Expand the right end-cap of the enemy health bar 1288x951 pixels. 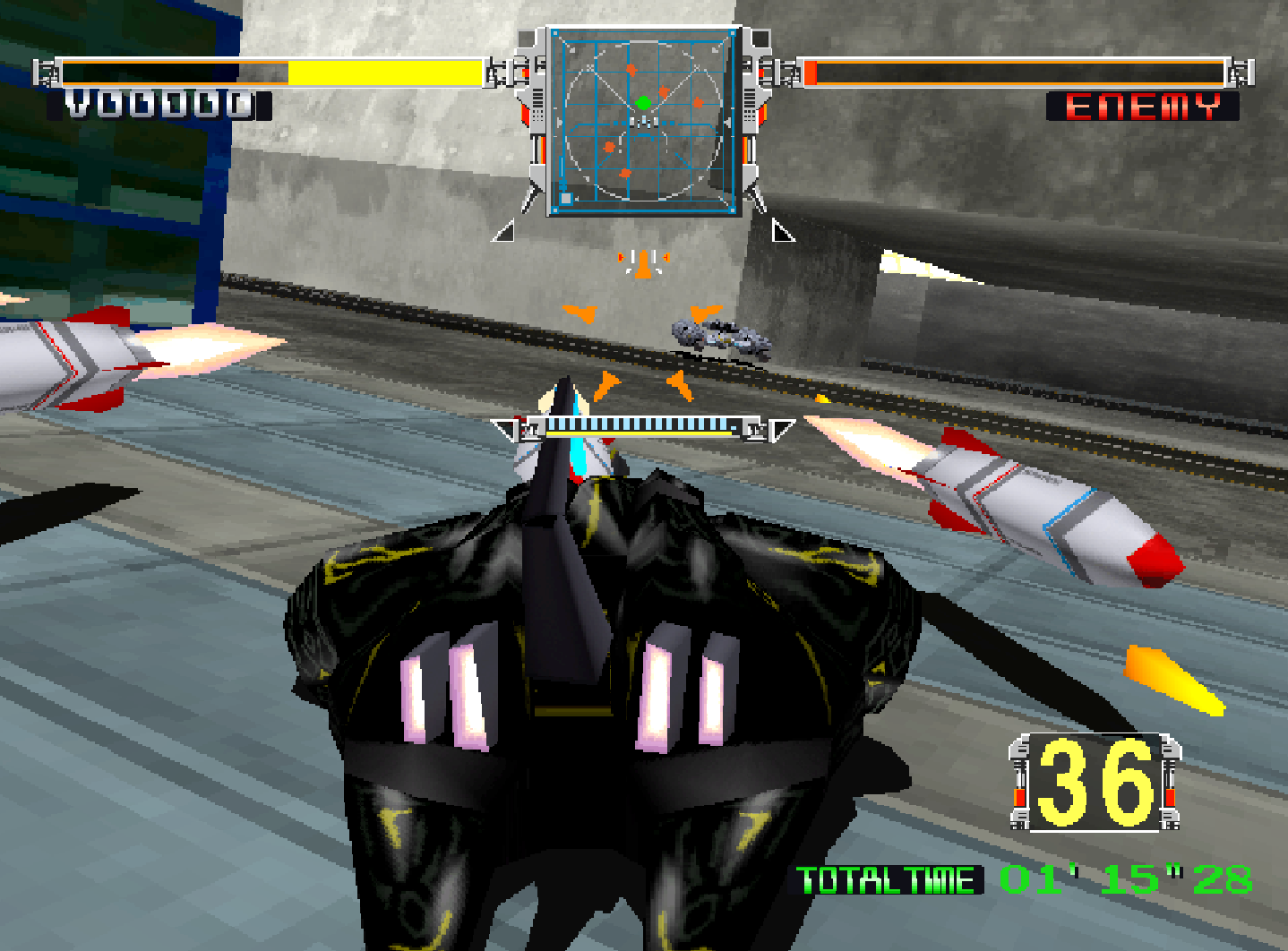coord(1238,72)
